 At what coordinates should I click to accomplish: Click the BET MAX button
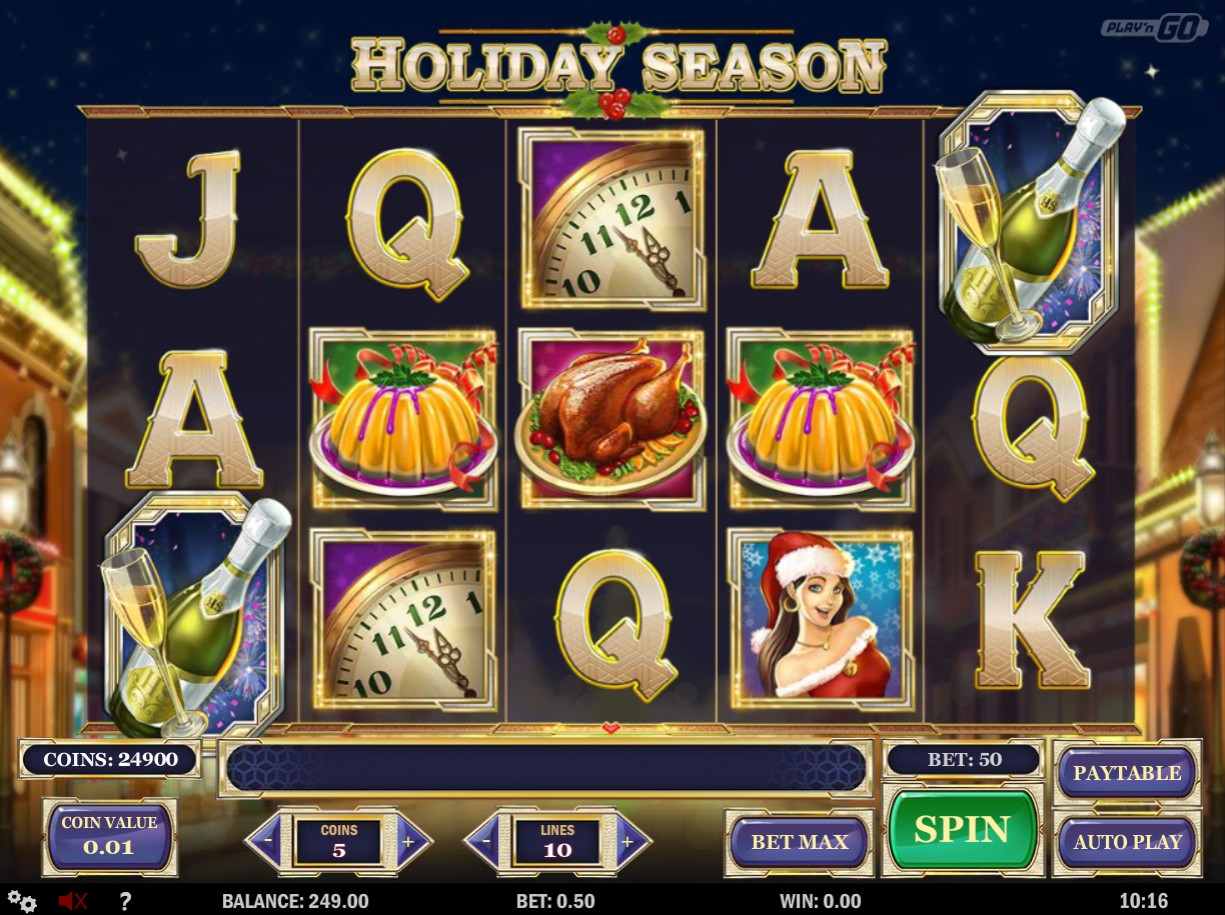click(799, 842)
